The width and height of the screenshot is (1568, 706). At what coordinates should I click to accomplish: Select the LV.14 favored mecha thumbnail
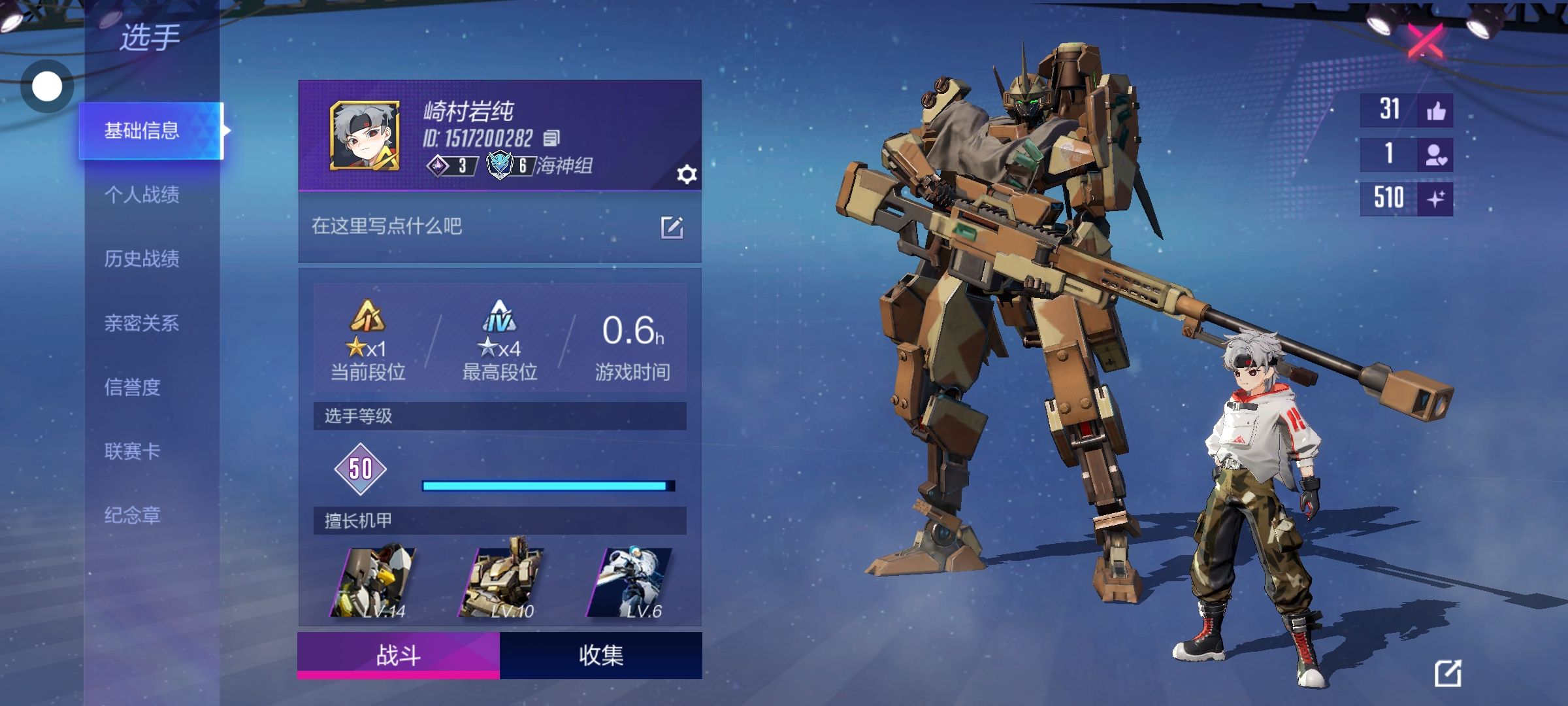click(x=374, y=582)
